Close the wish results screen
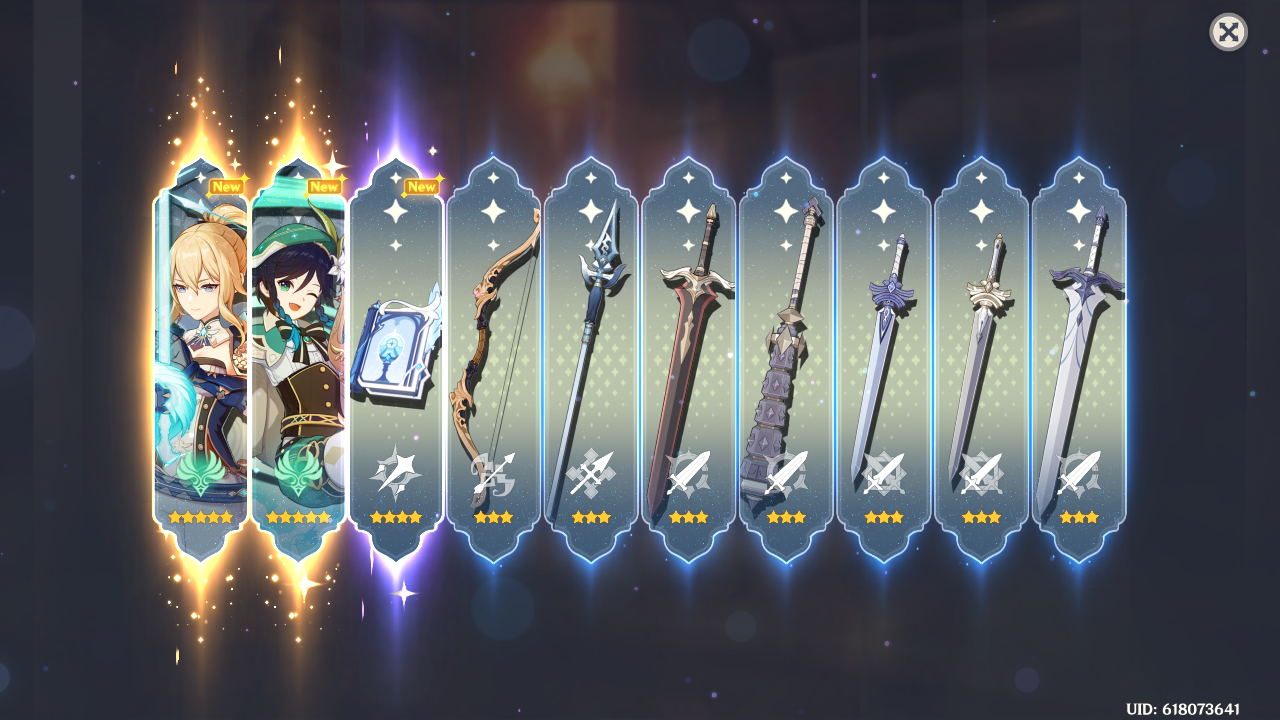Viewport: 1280px width, 720px height. click(x=1228, y=32)
